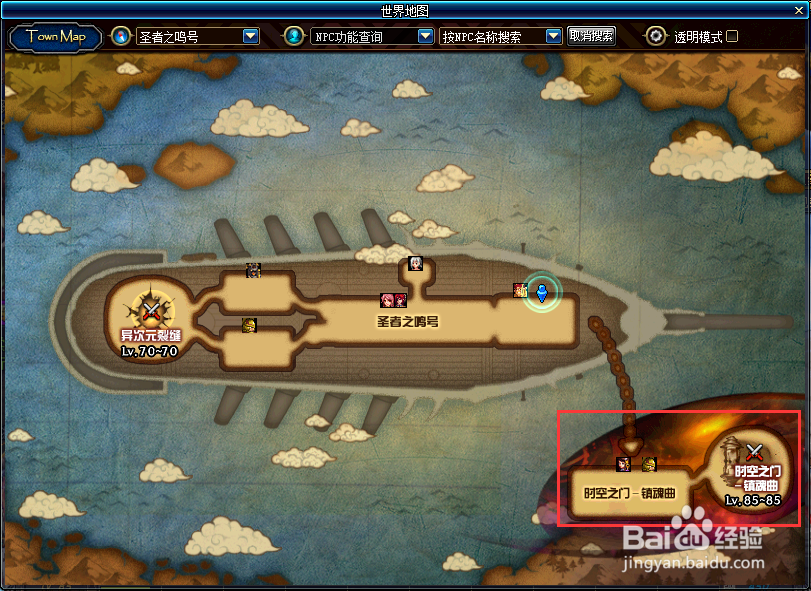Open the 按NPC名称搜索 dropdown
The height and width of the screenshot is (591, 811).
point(553,37)
